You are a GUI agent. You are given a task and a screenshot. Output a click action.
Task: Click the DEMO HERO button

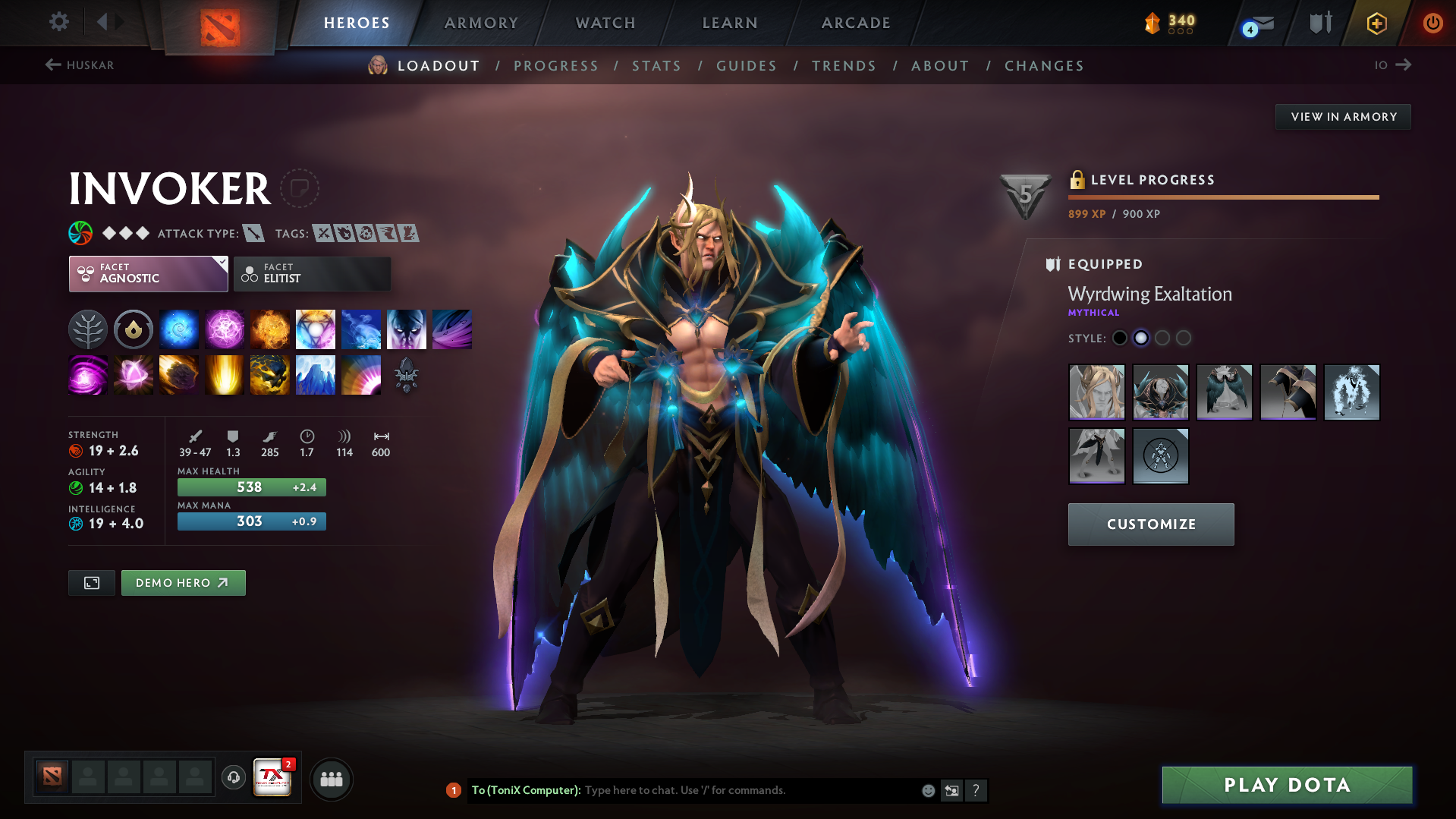(183, 583)
